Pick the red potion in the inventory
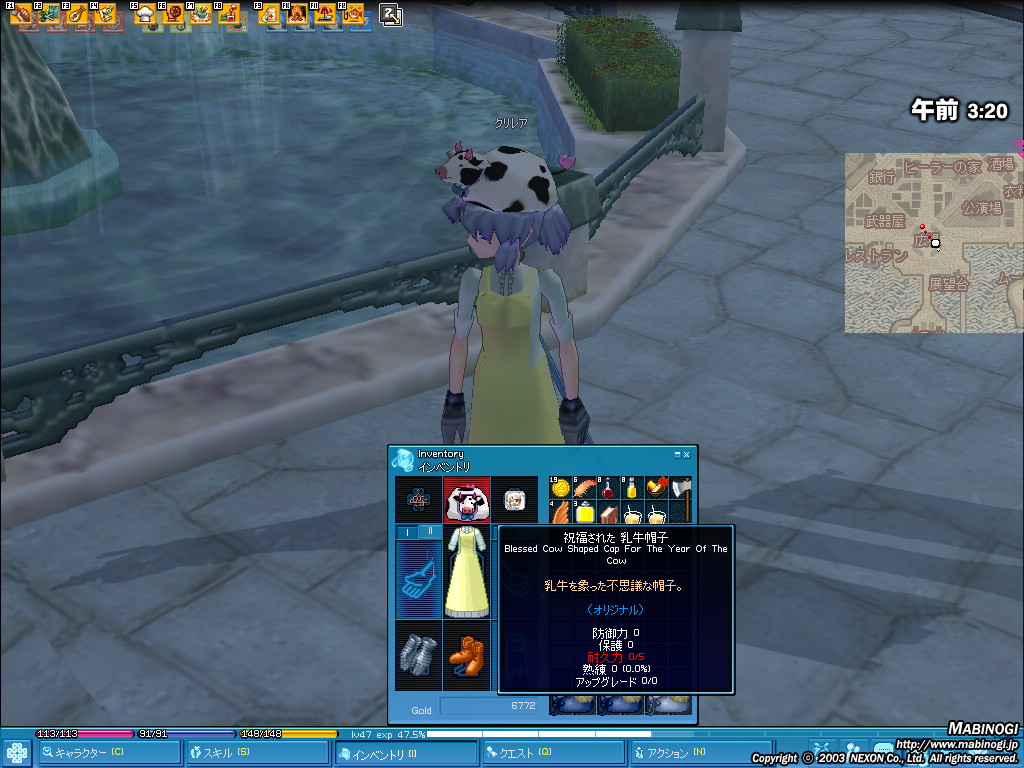The height and width of the screenshot is (768, 1024). tap(608, 489)
